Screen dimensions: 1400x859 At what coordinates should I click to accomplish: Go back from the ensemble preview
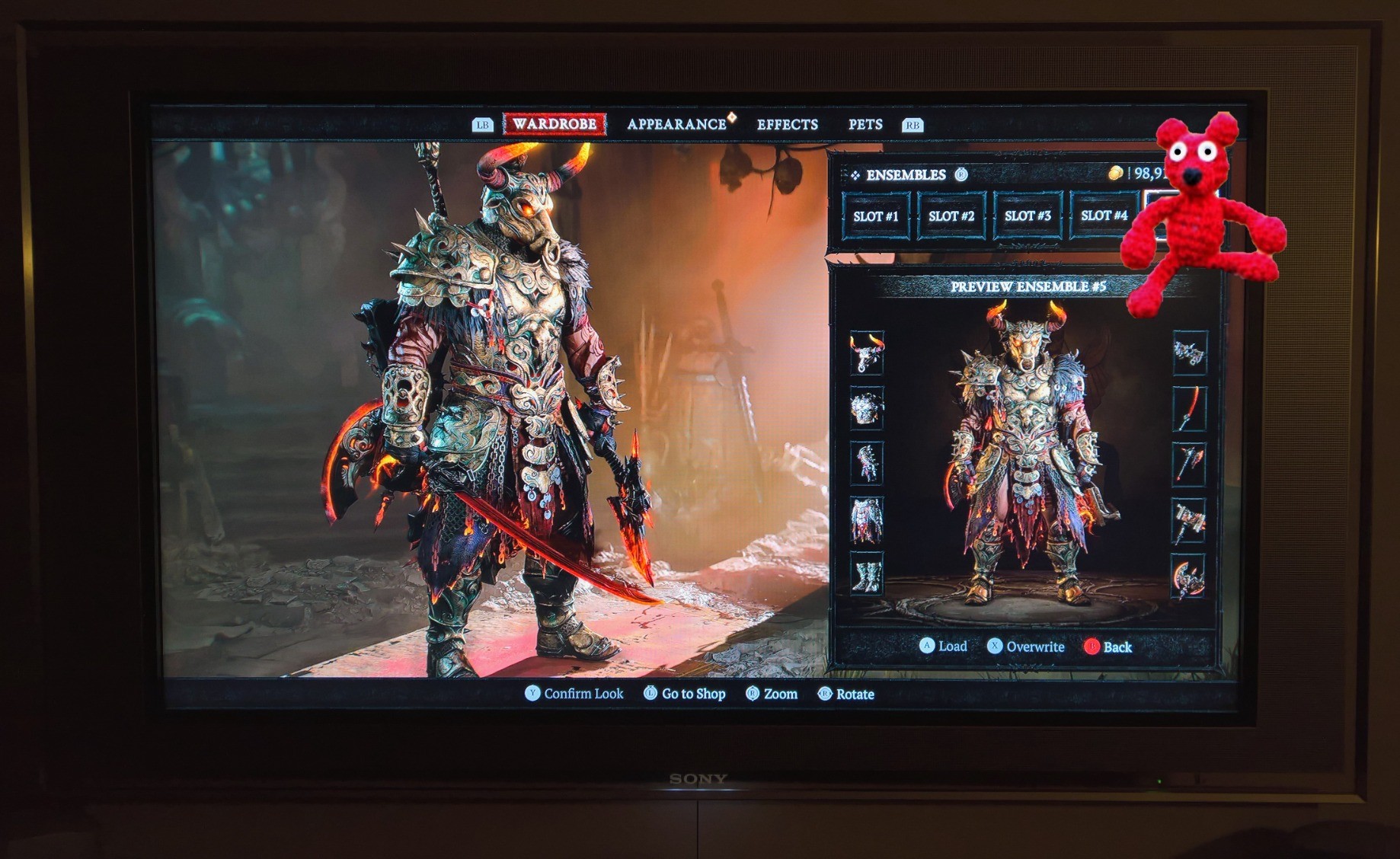[1108, 647]
